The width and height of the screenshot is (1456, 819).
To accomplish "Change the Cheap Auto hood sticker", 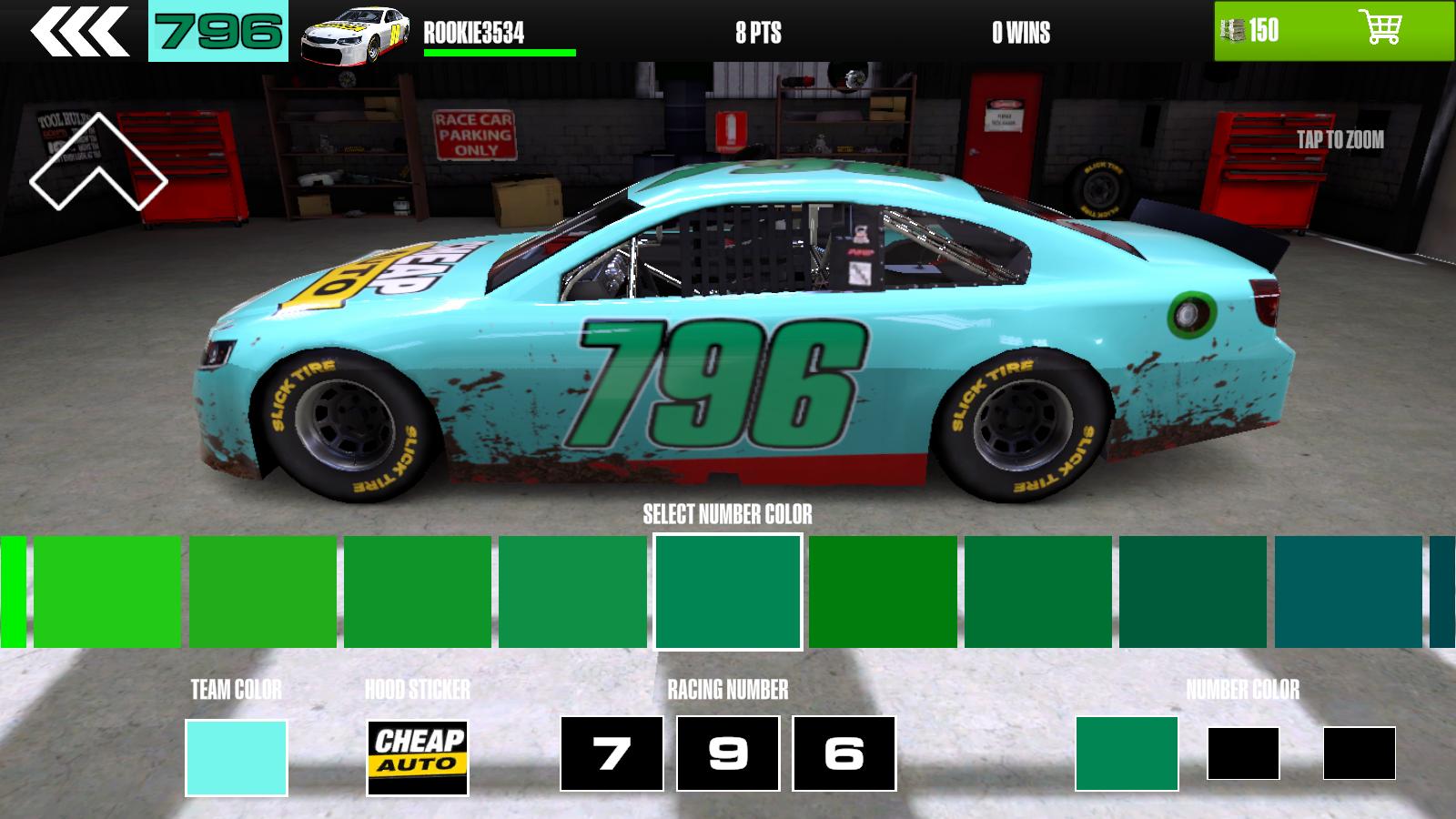I will (x=418, y=757).
